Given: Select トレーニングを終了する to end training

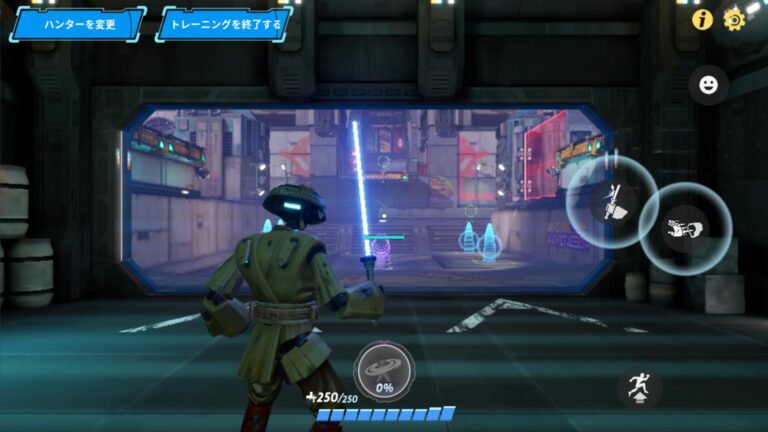Looking at the screenshot, I should [x=224, y=23].
